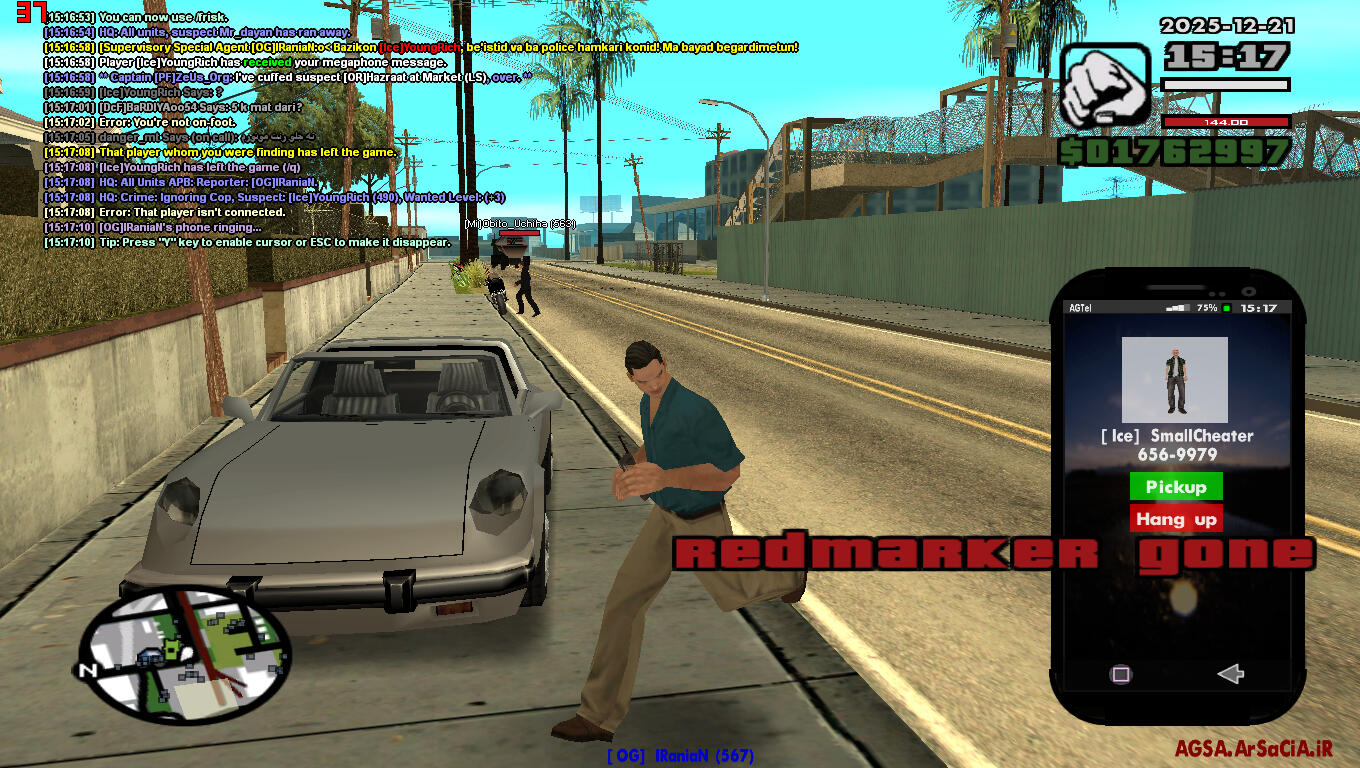Click the caller's avatar picture on phone

pos(1174,380)
